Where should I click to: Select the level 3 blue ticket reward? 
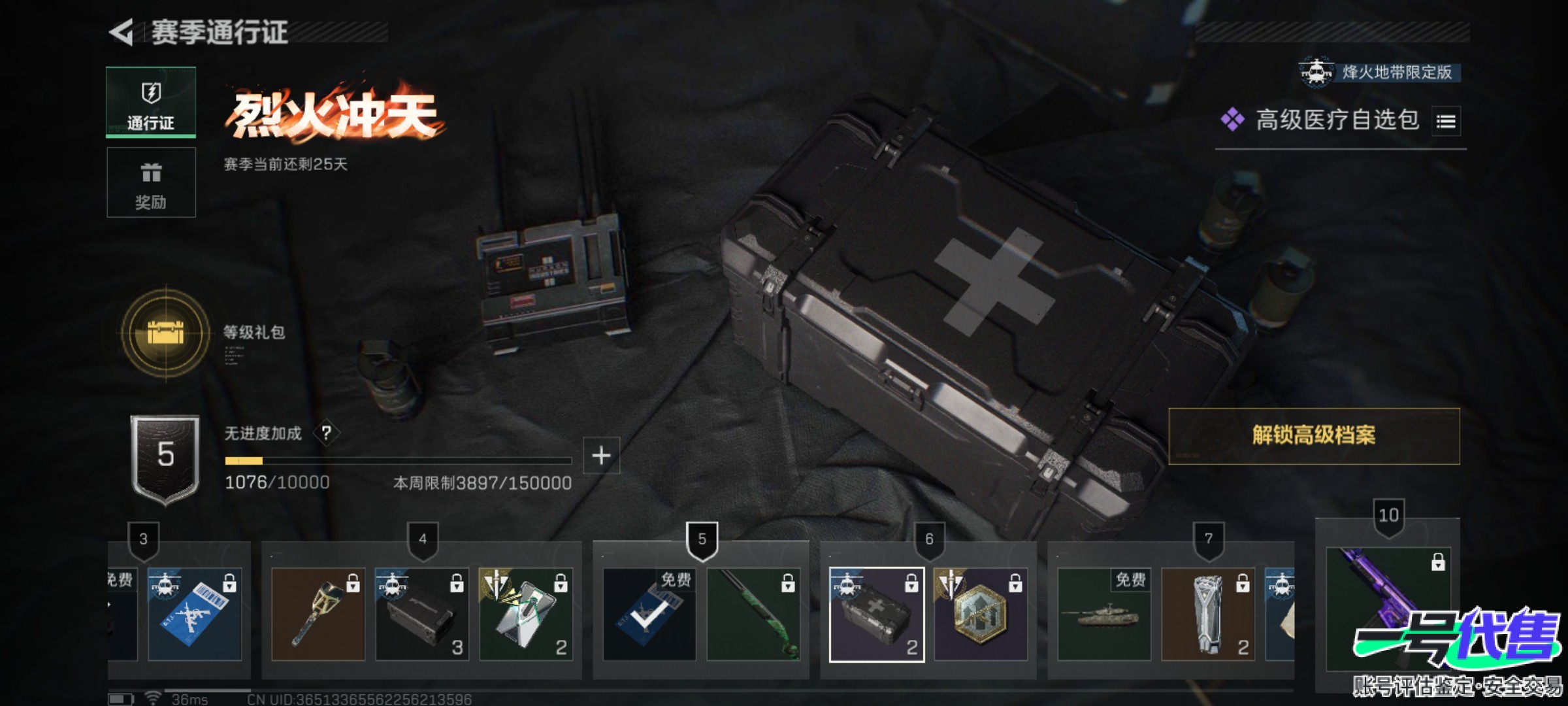(194, 614)
